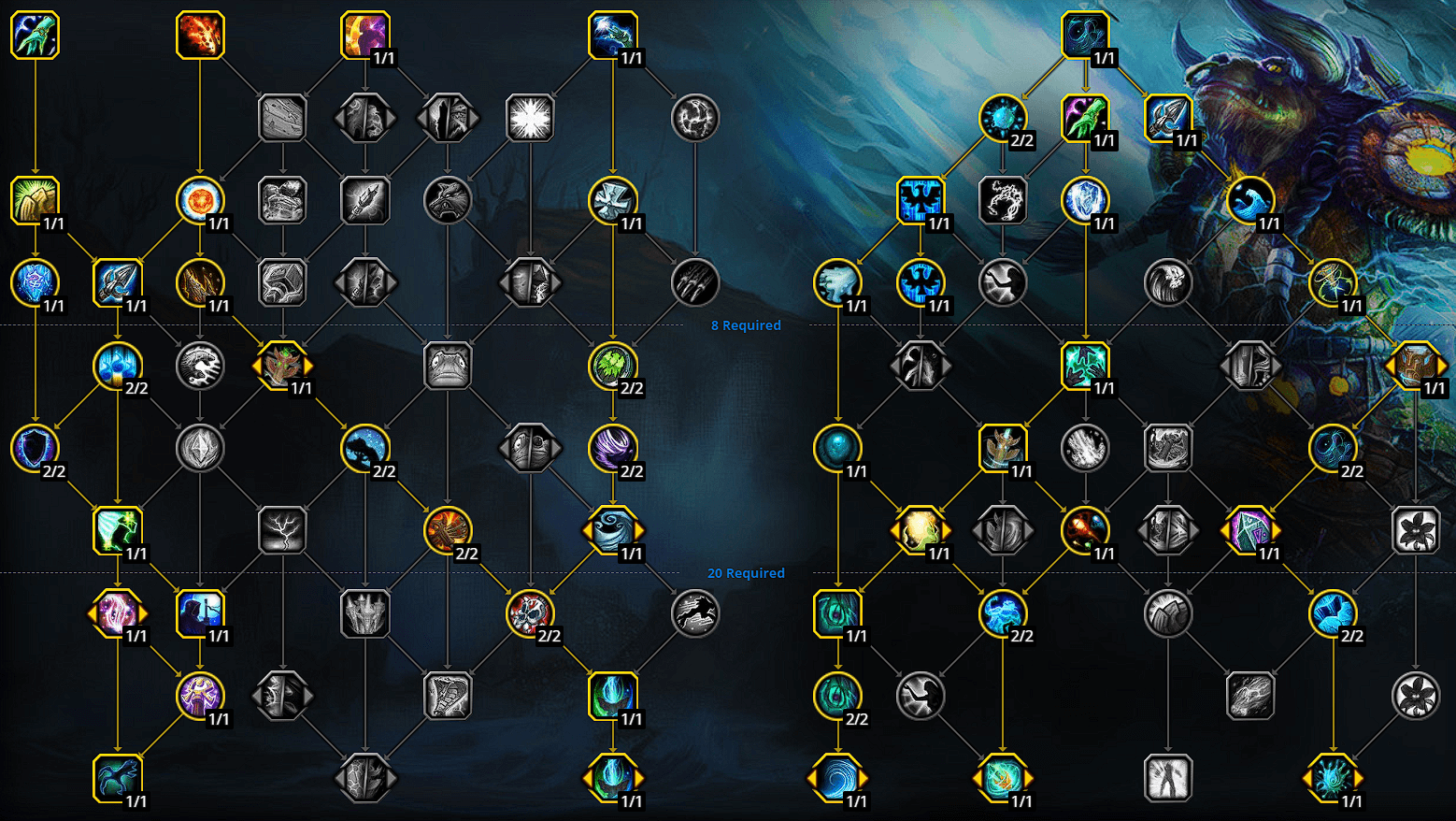The image size is (1456, 821).
Task: Select the ocean wave talent marked 1/1
Action: pos(1250,199)
